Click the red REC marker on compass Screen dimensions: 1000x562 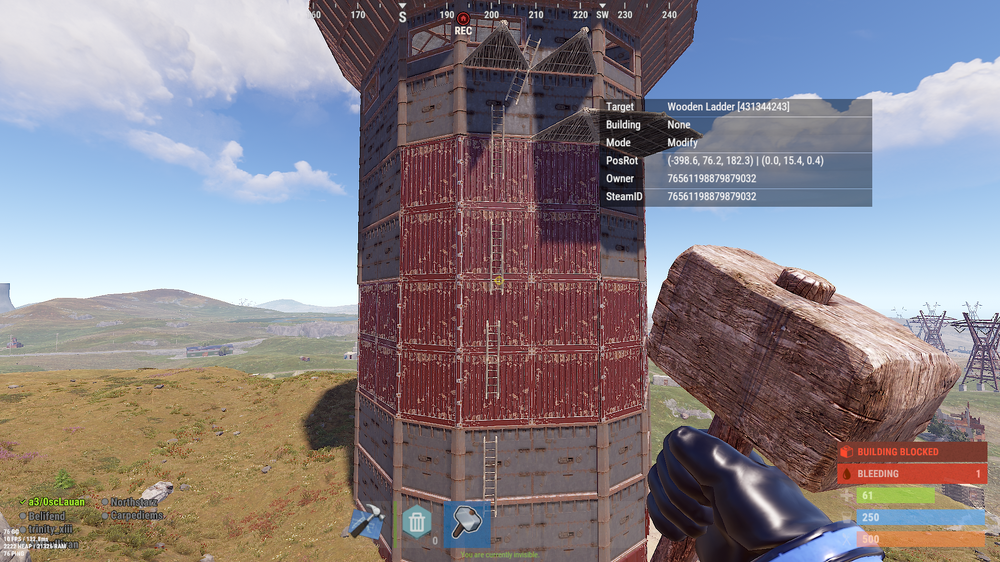click(x=463, y=20)
